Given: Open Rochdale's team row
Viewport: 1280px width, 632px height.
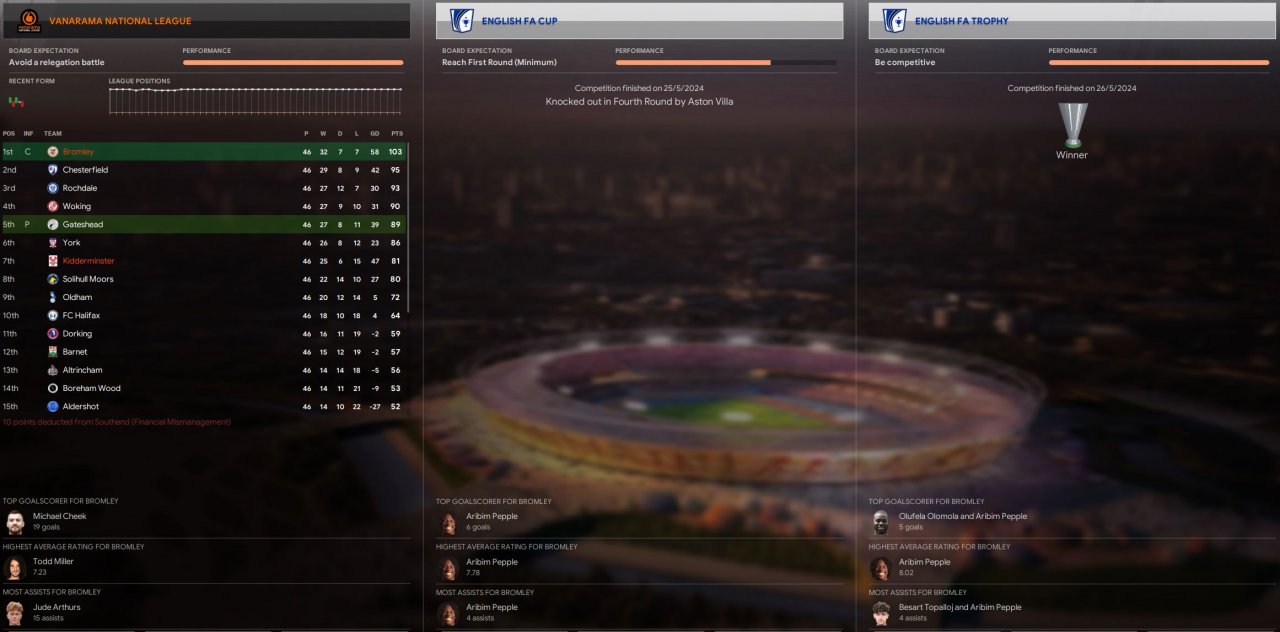Looking at the screenshot, I should [x=80, y=188].
